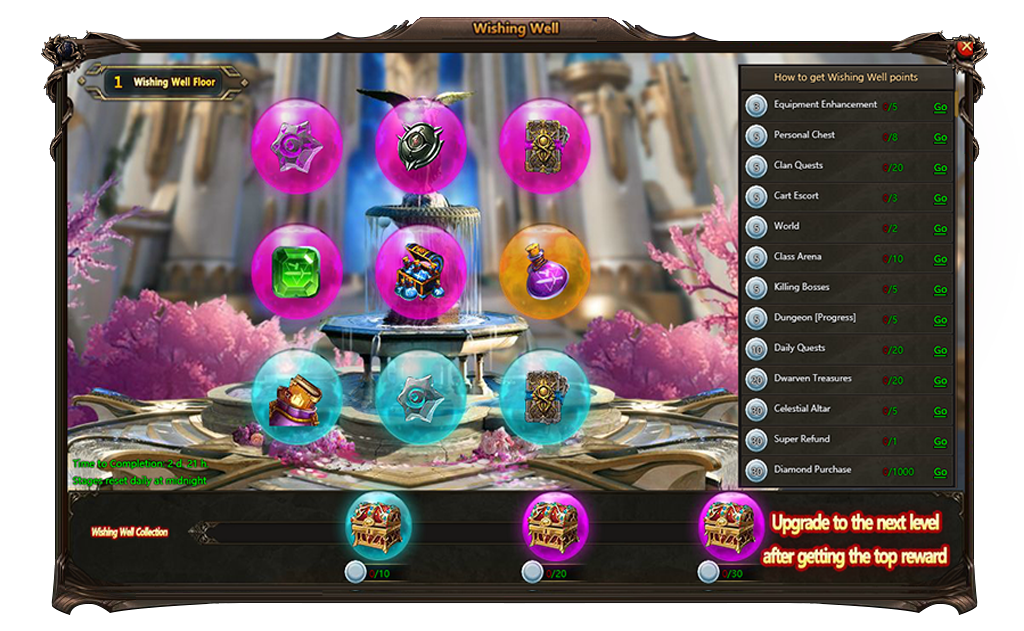Pick the purple boot in cyan bubble

tap(297, 396)
